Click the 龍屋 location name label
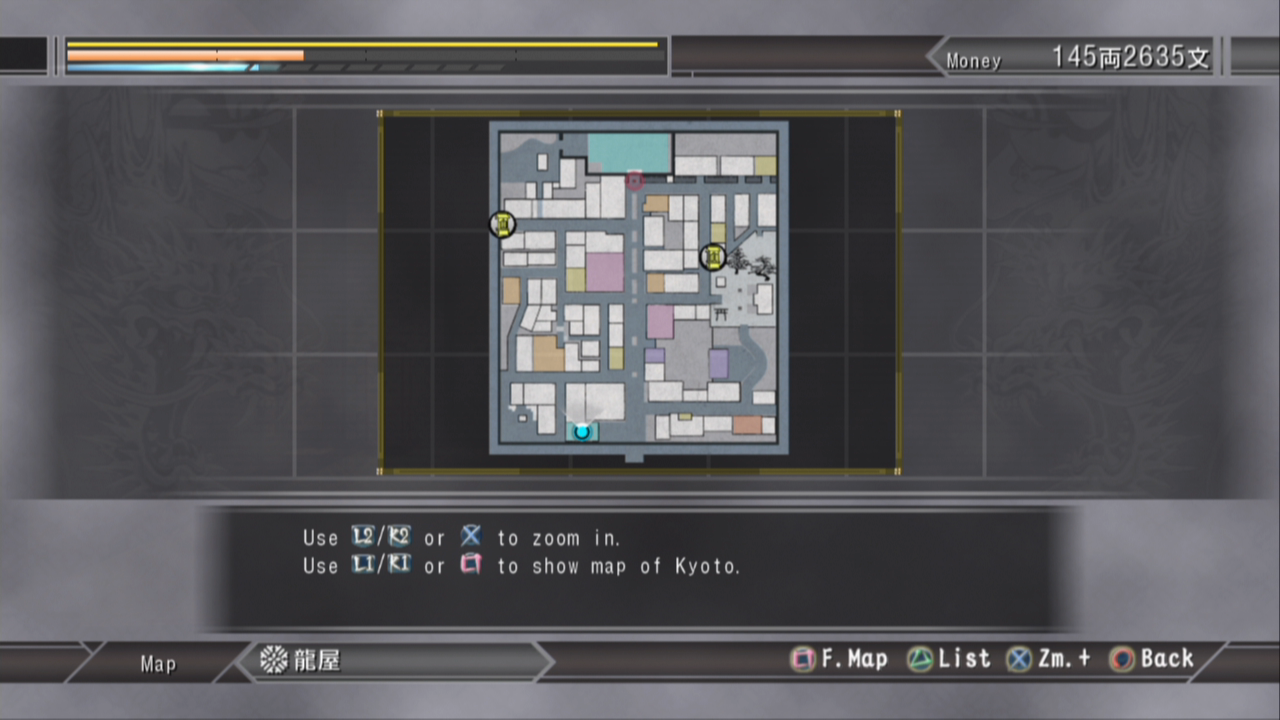 tap(316, 660)
